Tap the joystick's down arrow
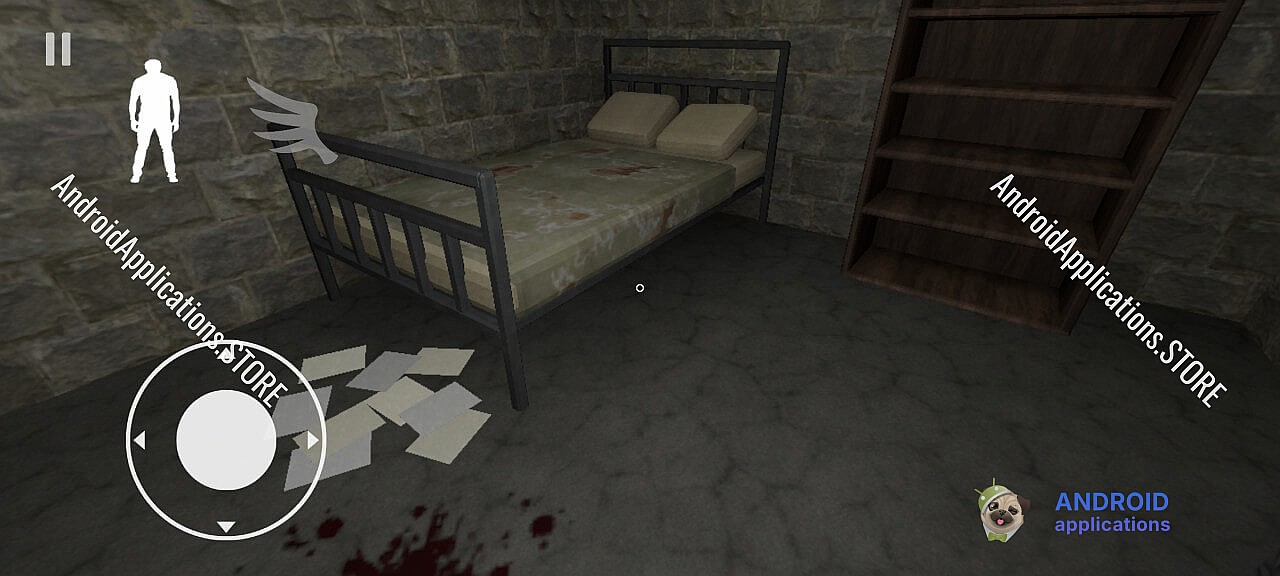Viewport: 1280px width, 576px height. point(226,527)
